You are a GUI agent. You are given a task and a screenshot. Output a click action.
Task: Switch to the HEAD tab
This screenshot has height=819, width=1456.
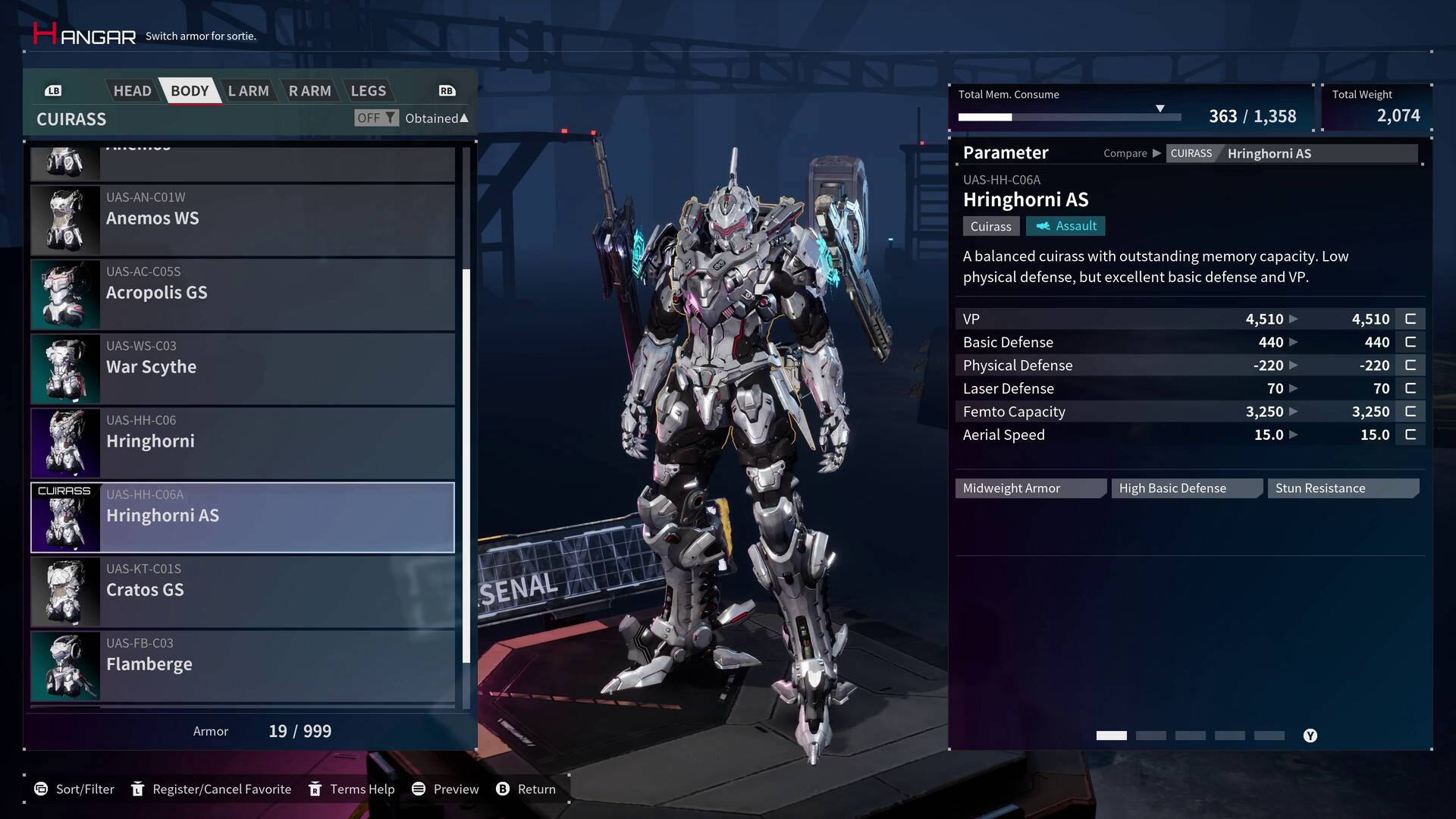pos(132,90)
